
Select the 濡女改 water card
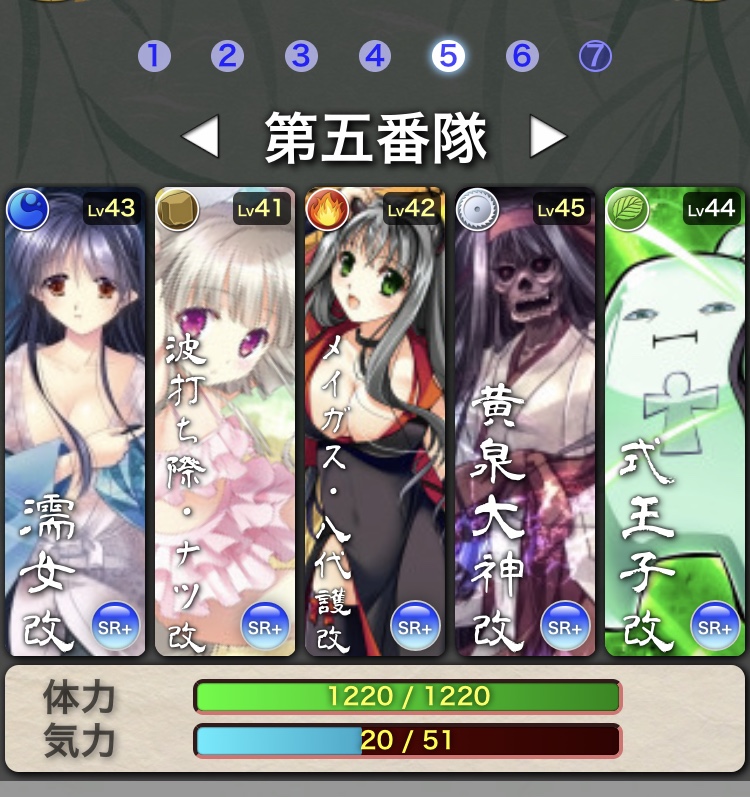point(75,421)
